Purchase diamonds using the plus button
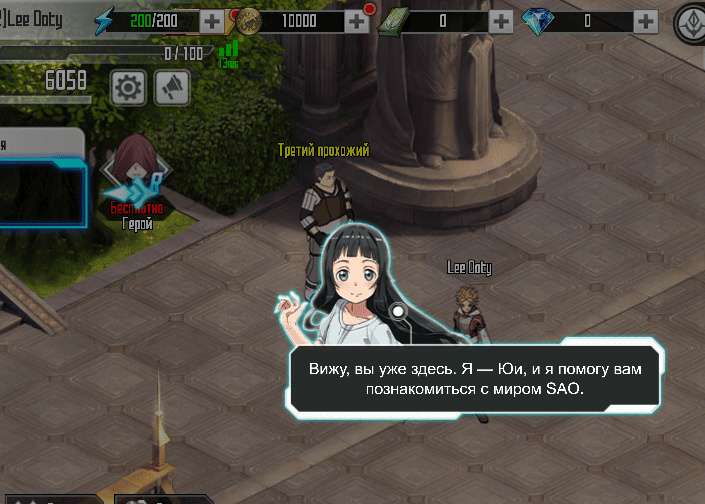 (645, 20)
